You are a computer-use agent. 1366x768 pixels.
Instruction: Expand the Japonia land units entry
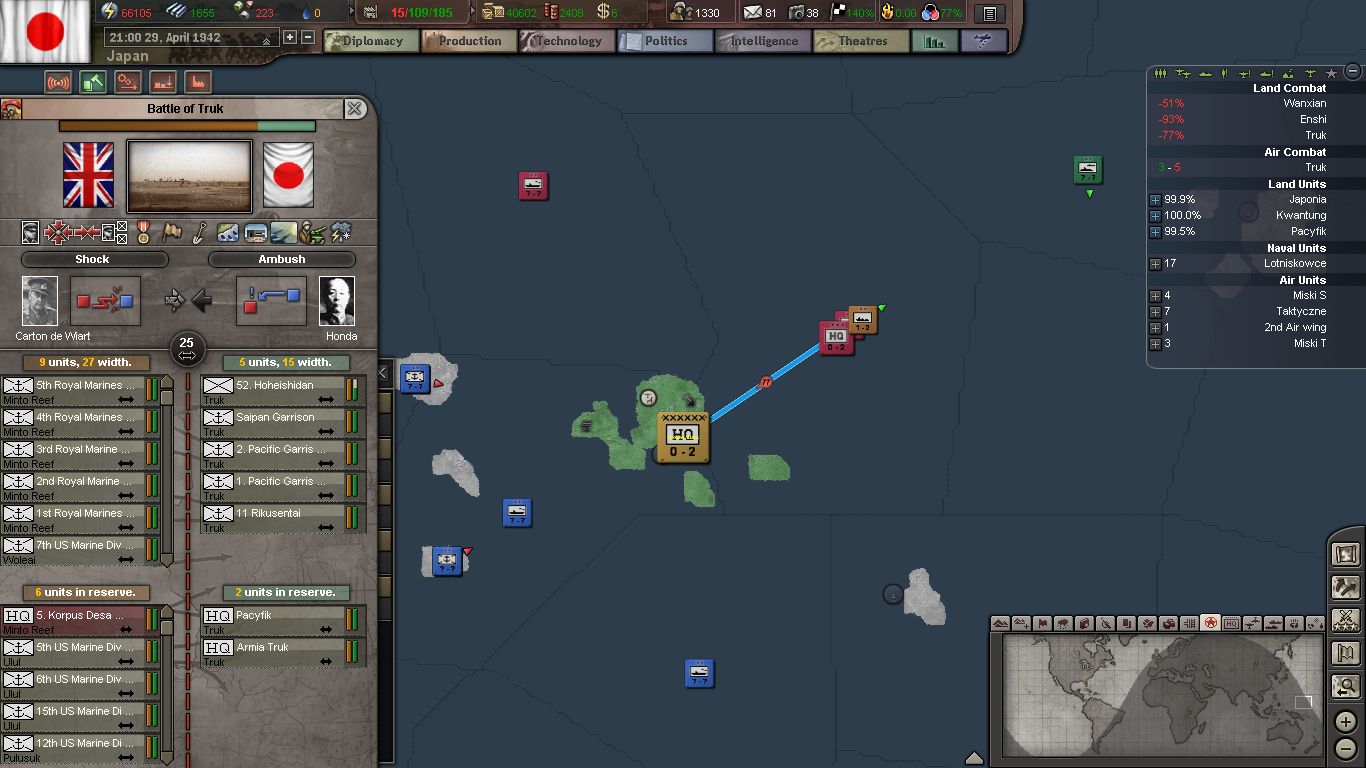[x=1155, y=200]
